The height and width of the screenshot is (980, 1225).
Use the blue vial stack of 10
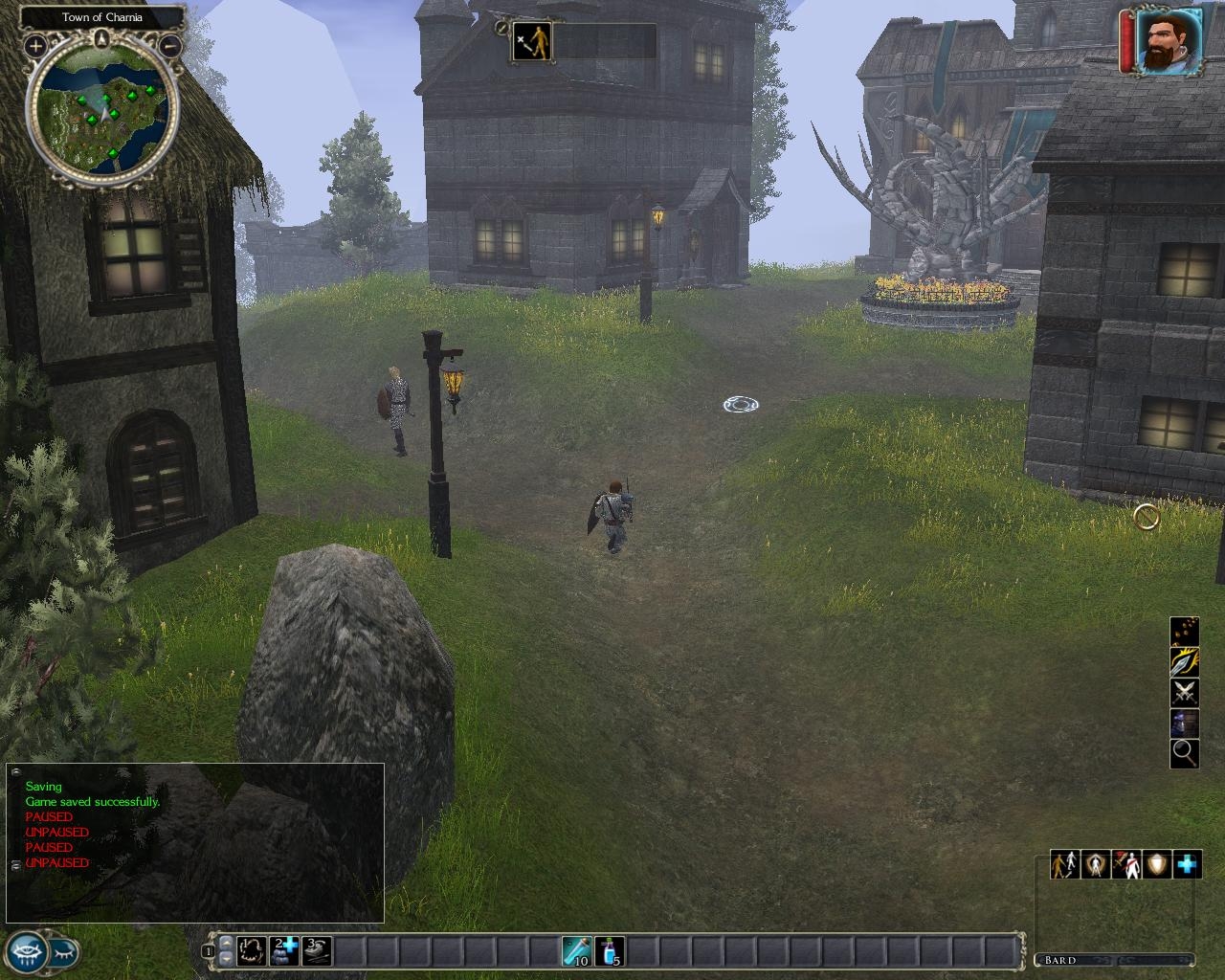(577, 950)
